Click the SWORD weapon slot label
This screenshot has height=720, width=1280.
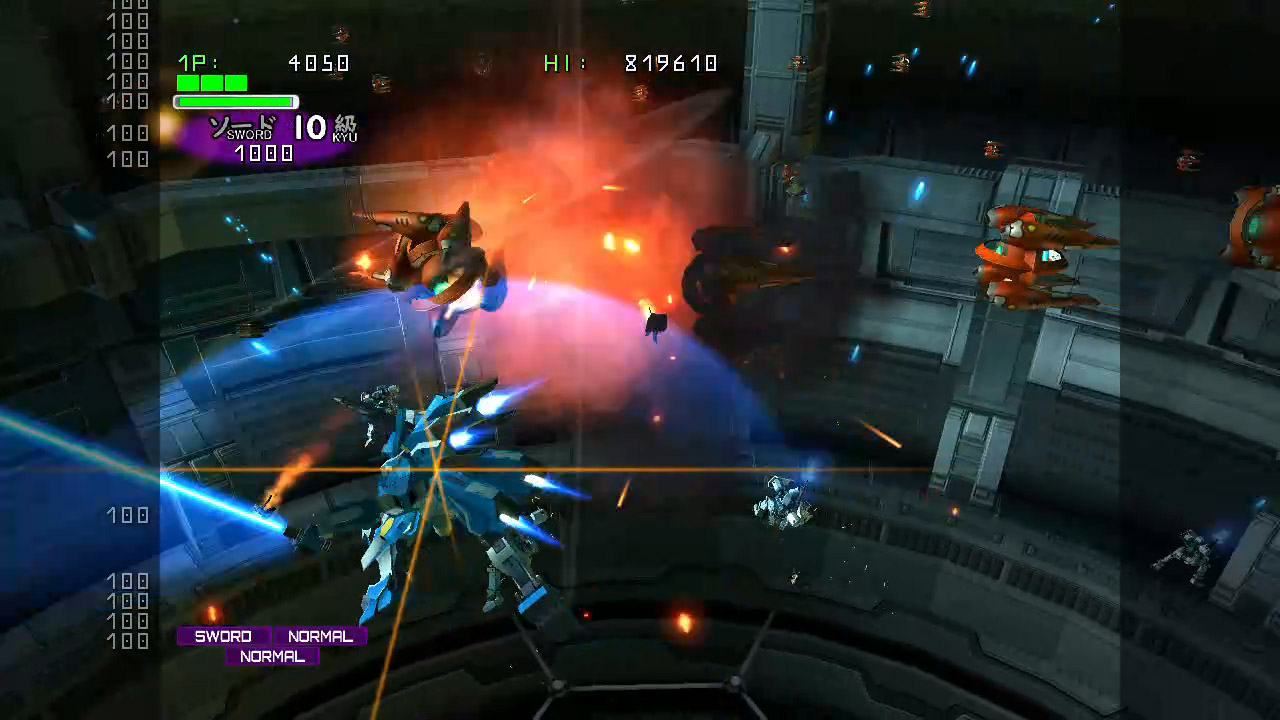[x=222, y=636]
